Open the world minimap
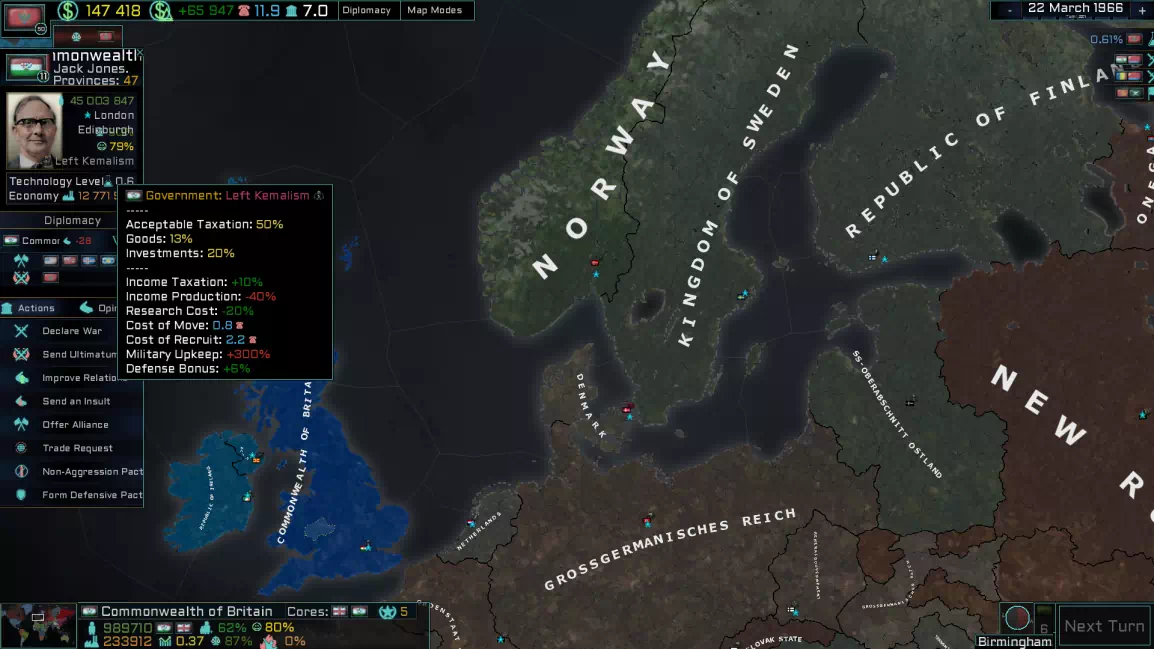The image size is (1154, 649). click(x=38, y=626)
